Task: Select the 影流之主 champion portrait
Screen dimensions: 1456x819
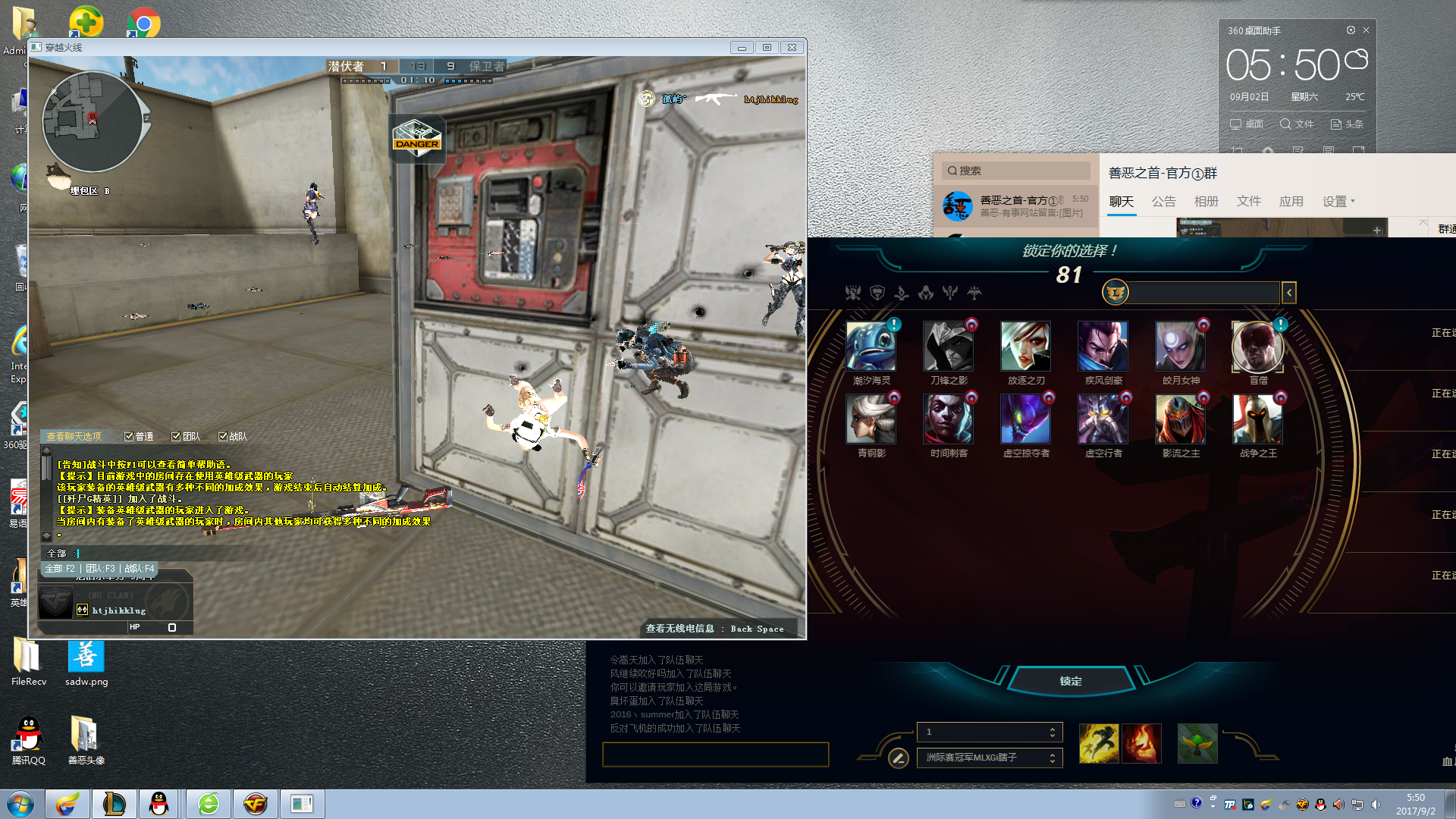Action: tap(1180, 419)
